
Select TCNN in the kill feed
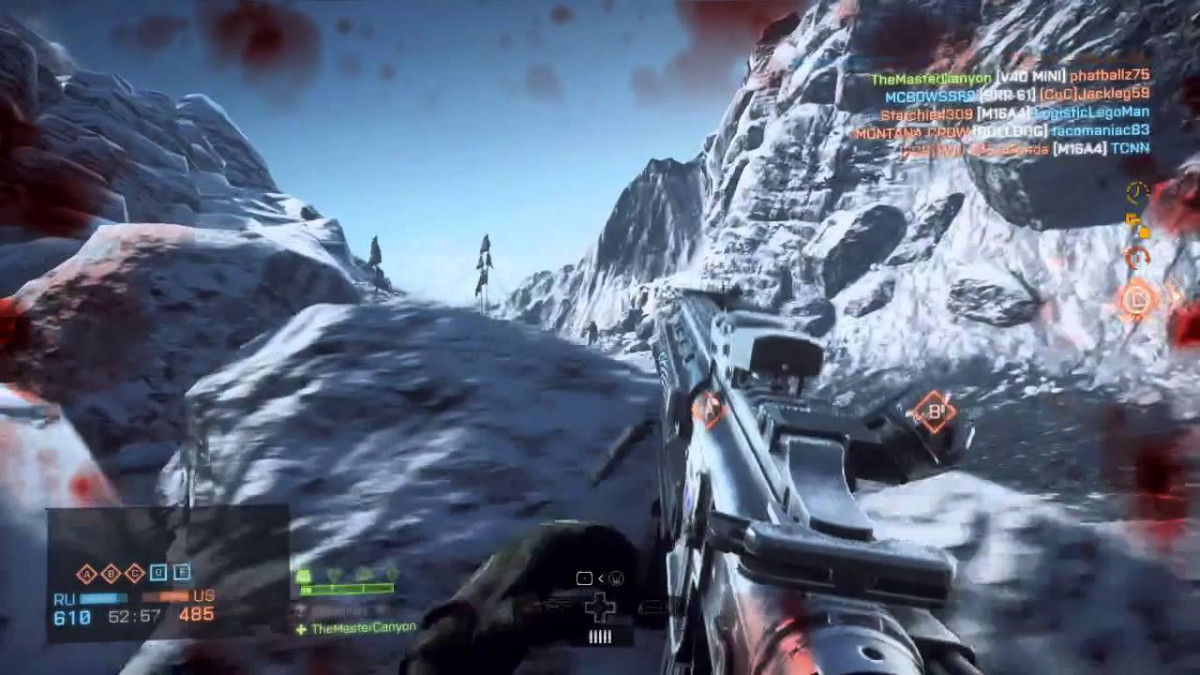coord(1129,149)
